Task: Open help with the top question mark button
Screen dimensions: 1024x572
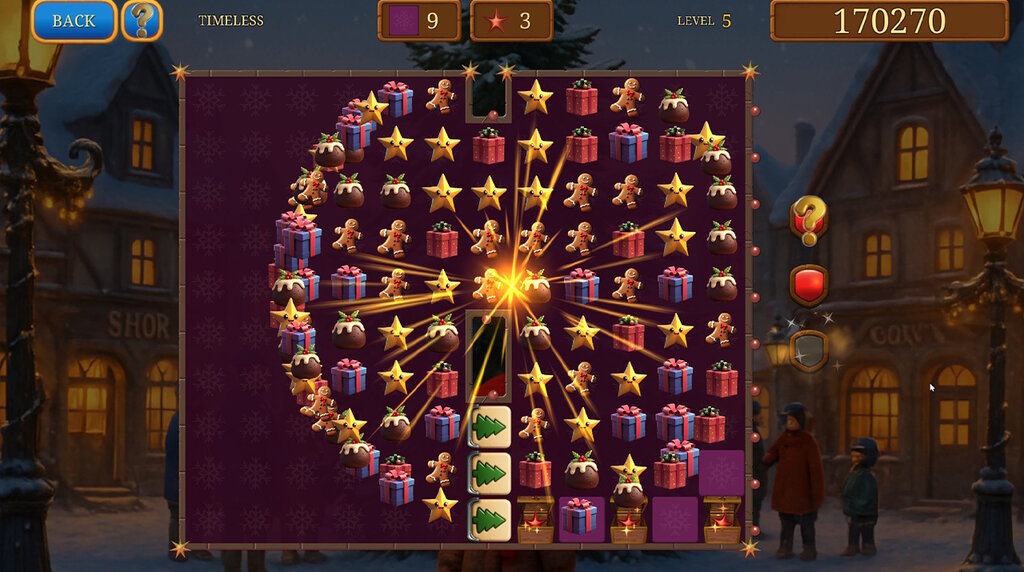Action: [x=142, y=21]
